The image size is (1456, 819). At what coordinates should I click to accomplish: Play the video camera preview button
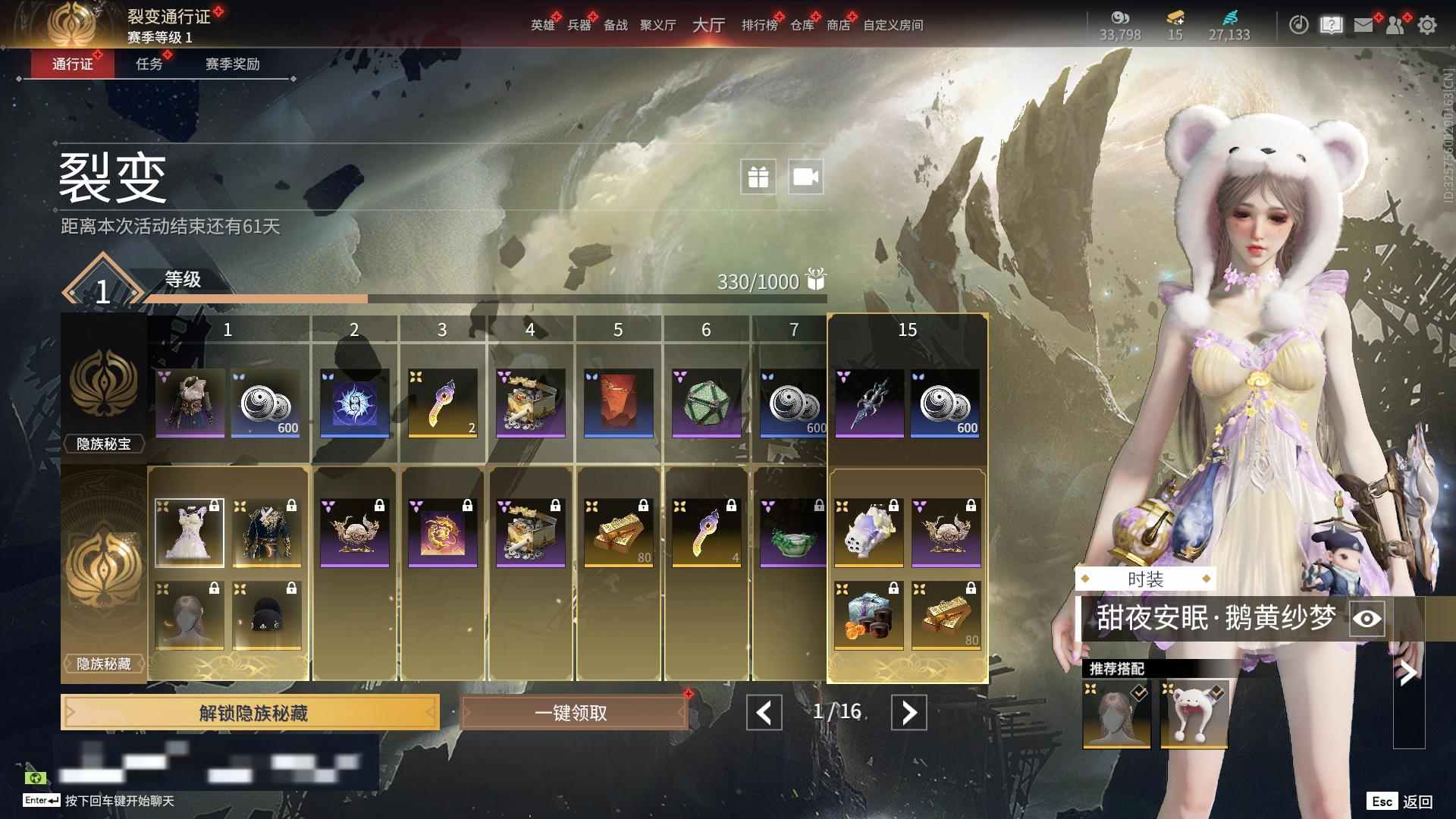pyautogui.click(x=805, y=177)
